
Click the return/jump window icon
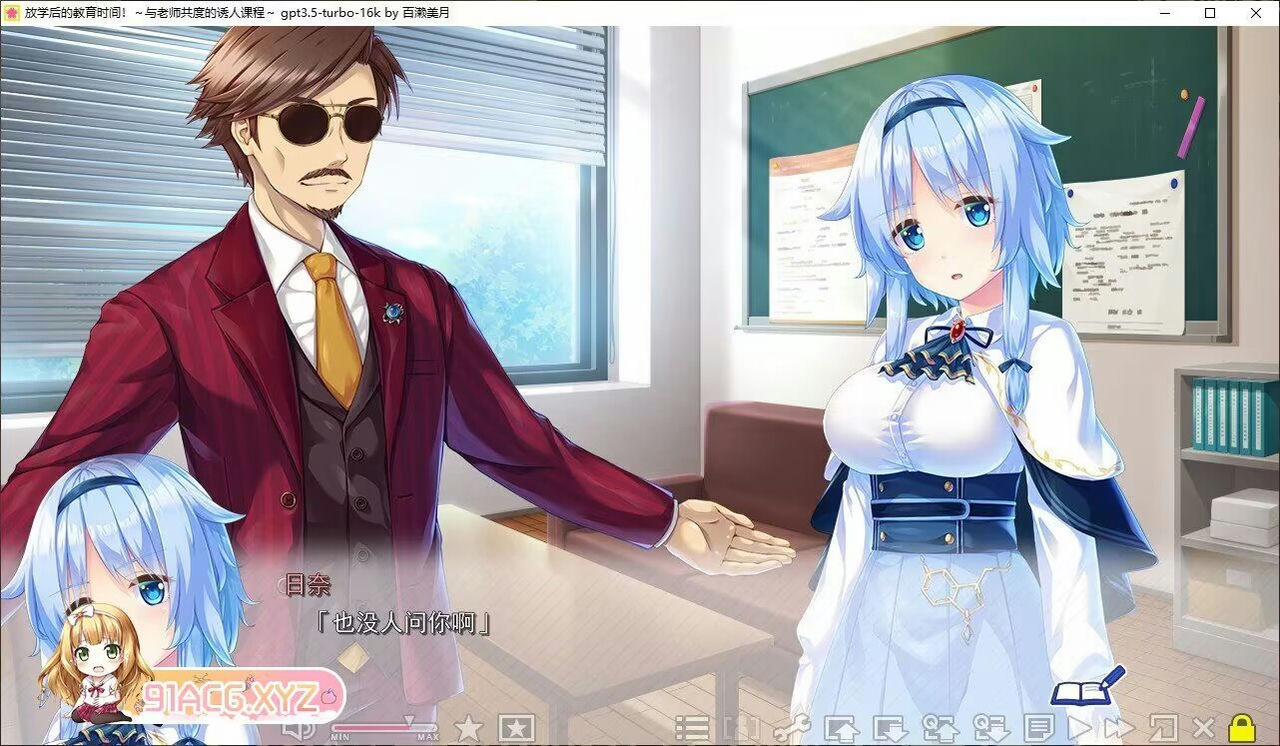pyautogui.click(x=1161, y=727)
